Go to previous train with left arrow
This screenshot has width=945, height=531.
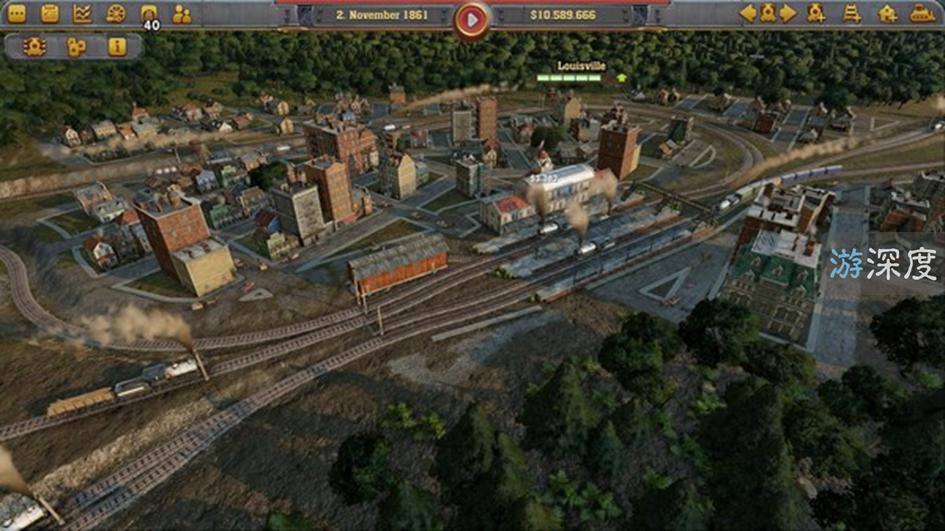(747, 14)
